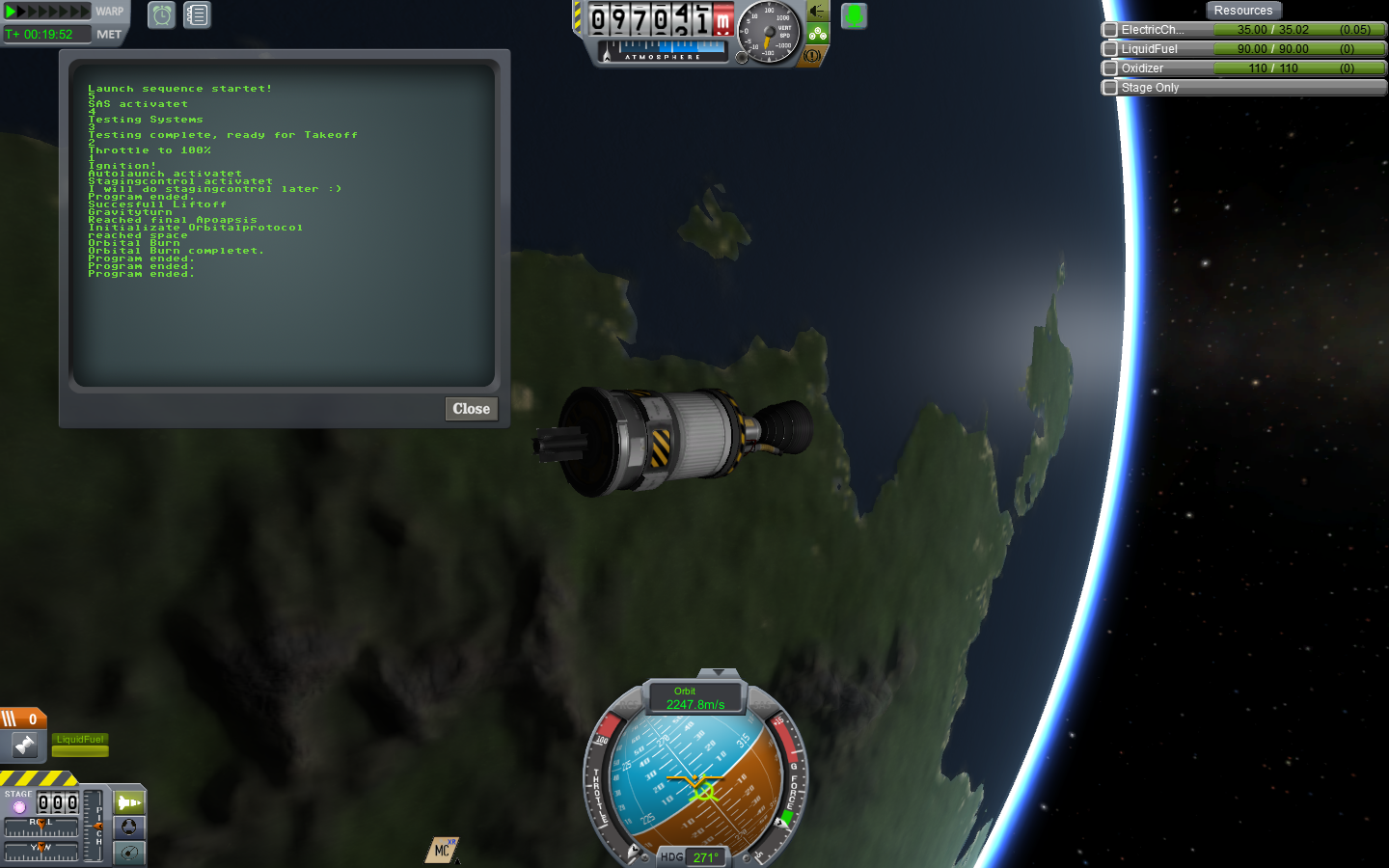Click the Orbit speed readout to cycle mode
The image size is (1389, 868).
tap(696, 698)
